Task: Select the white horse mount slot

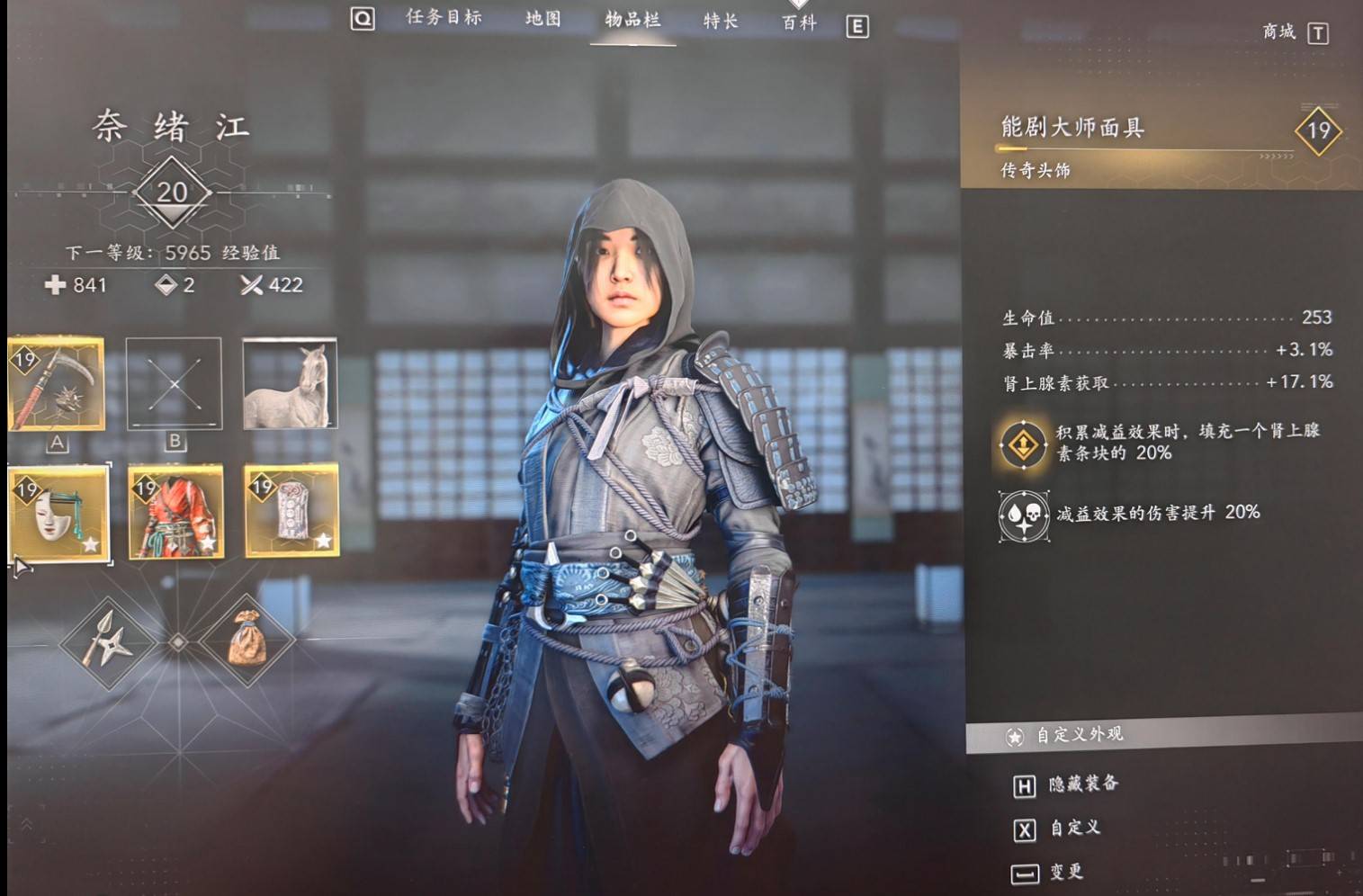Action: point(290,384)
